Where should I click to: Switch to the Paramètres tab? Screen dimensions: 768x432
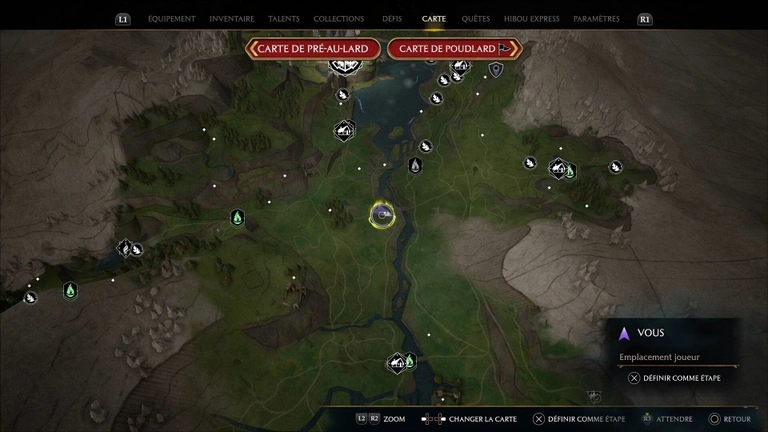tap(596, 19)
